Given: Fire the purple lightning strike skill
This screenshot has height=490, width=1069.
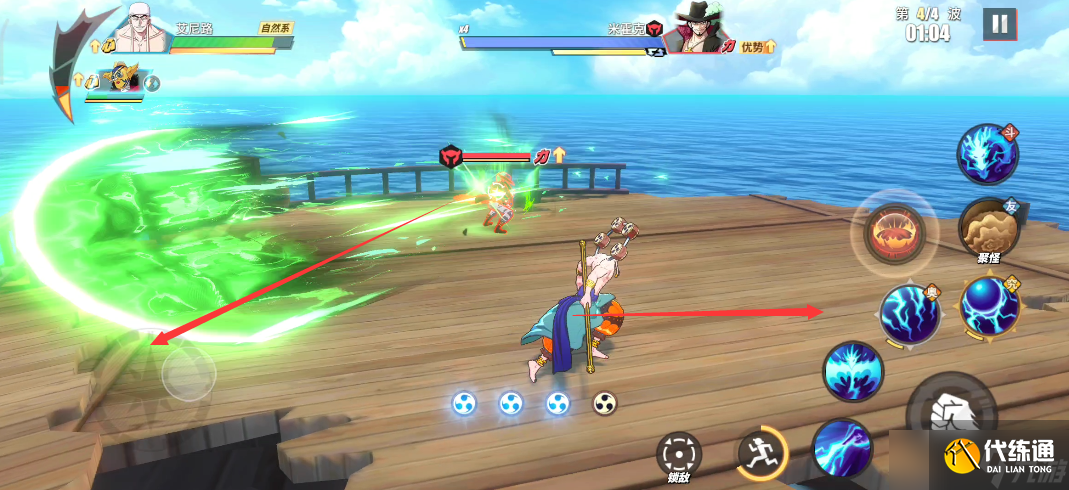Looking at the screenshot, I should tap(842, 448).
